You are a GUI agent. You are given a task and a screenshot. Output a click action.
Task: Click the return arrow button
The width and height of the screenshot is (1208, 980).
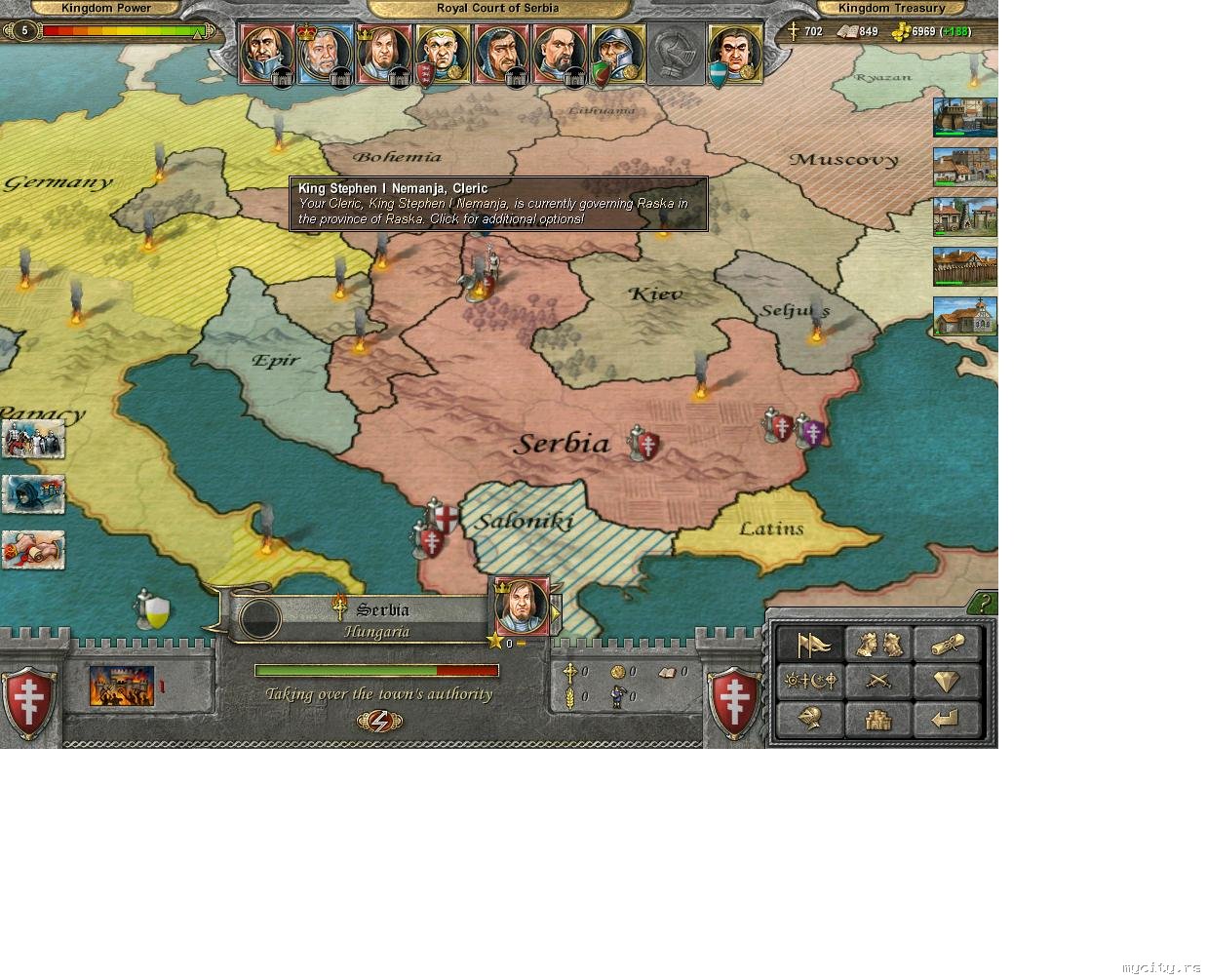coord(946,719)
